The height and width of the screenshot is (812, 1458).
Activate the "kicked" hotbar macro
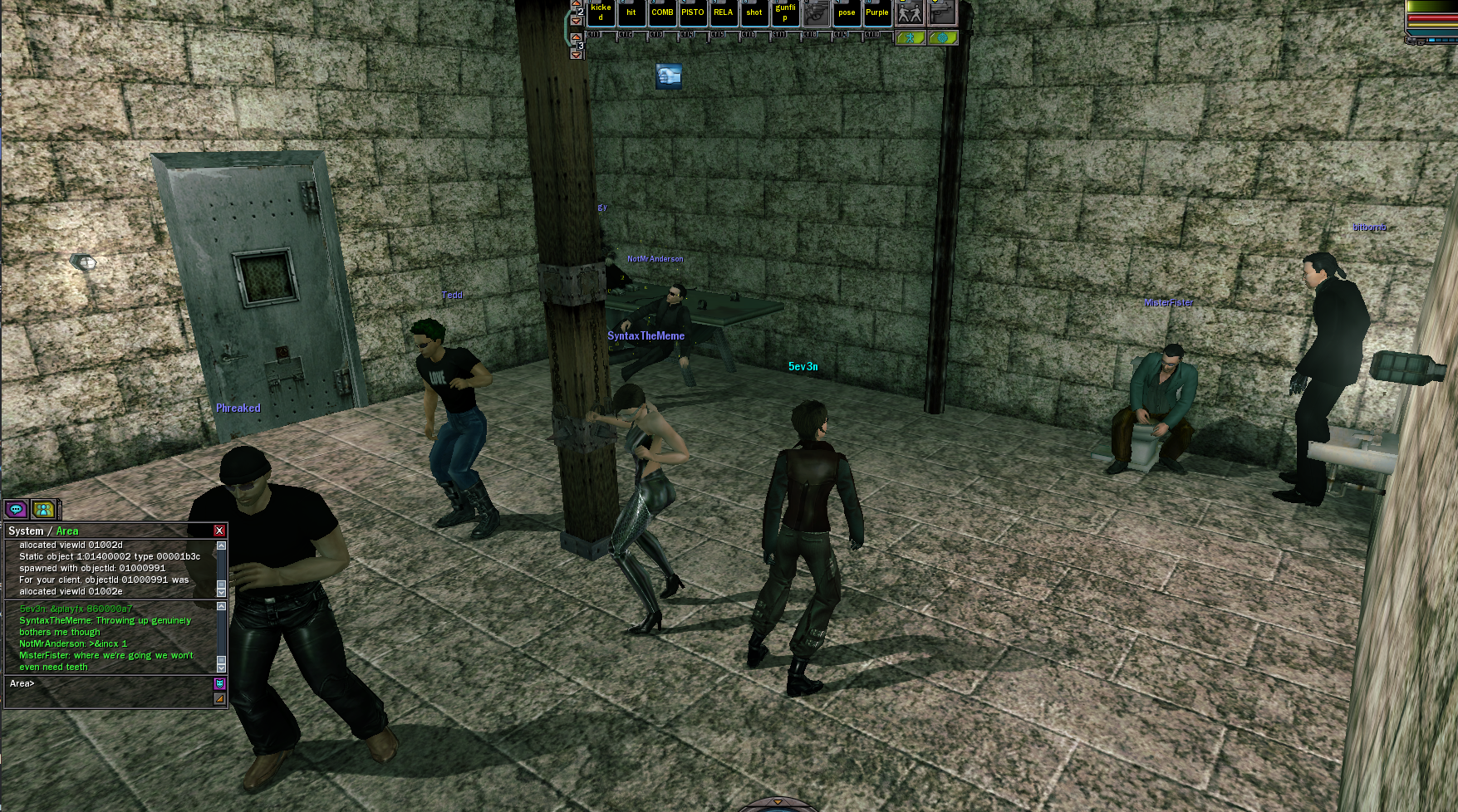pyautogui.click(x=601, y=12)
